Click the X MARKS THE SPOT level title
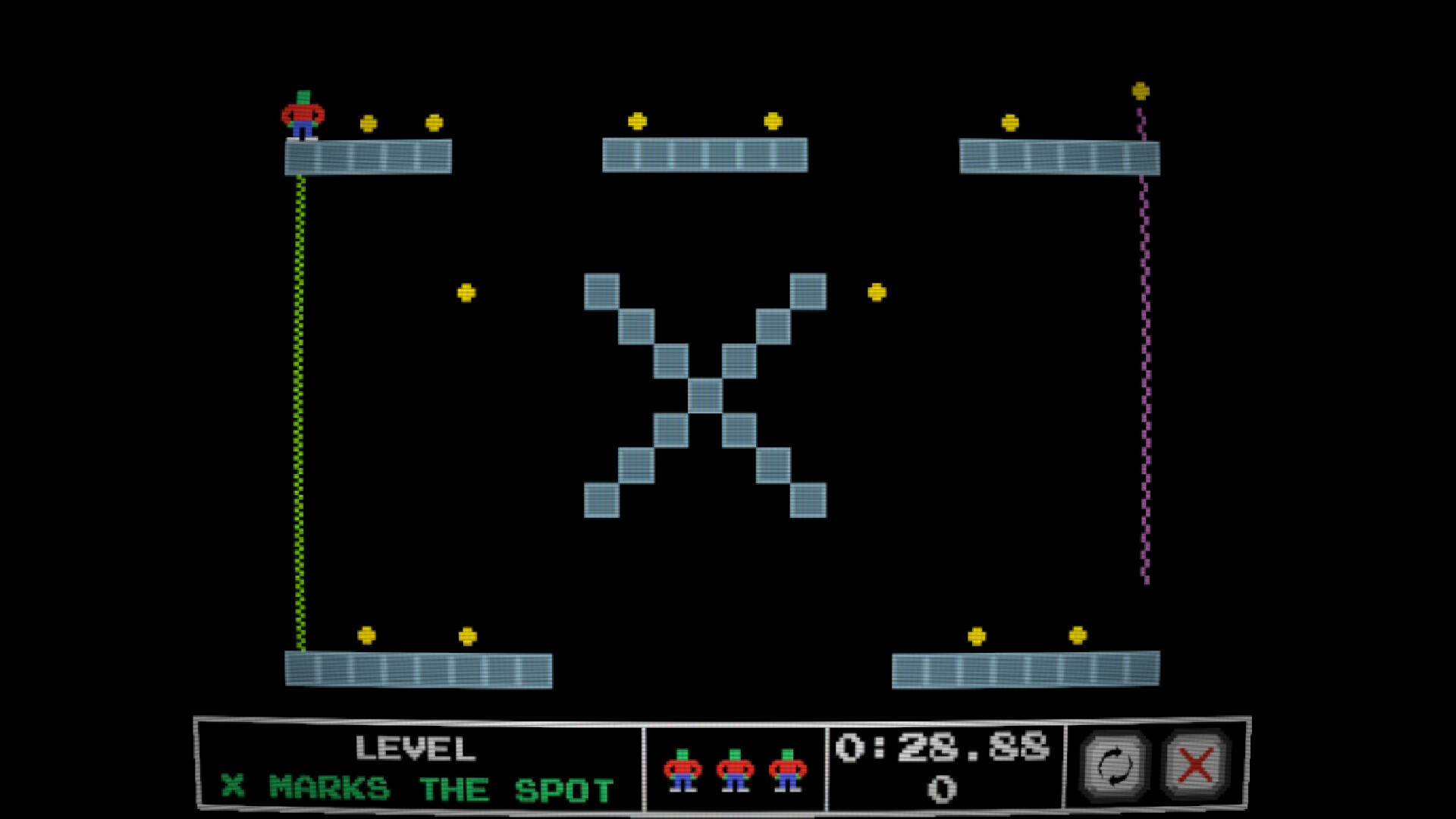 click(x=413, y=787)
